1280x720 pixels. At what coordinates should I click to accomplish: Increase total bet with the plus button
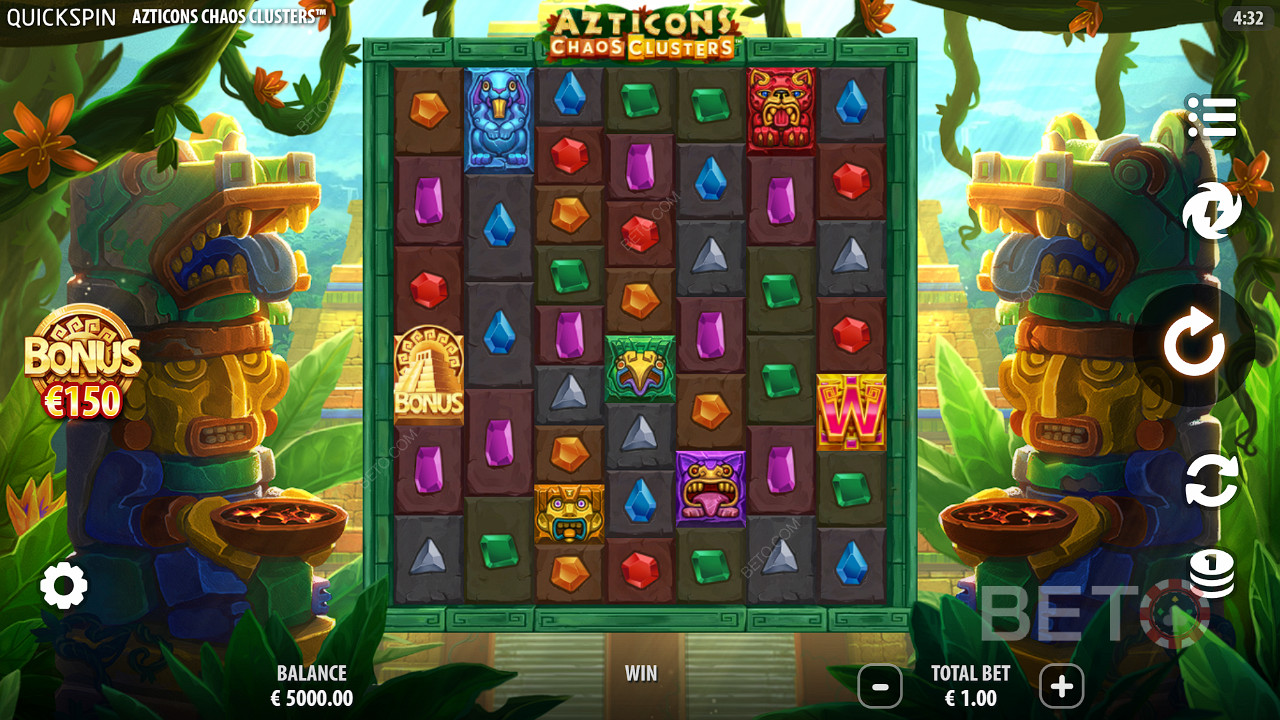point(1061,687)
